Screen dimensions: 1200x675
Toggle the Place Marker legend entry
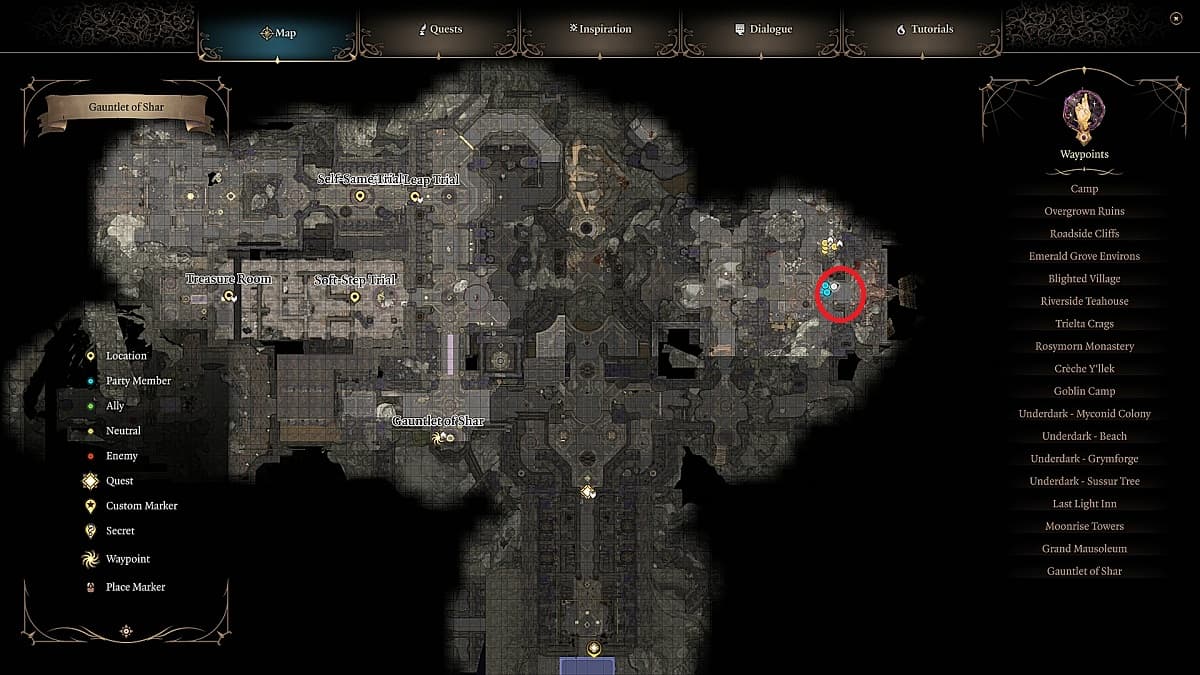click(135, 587)
